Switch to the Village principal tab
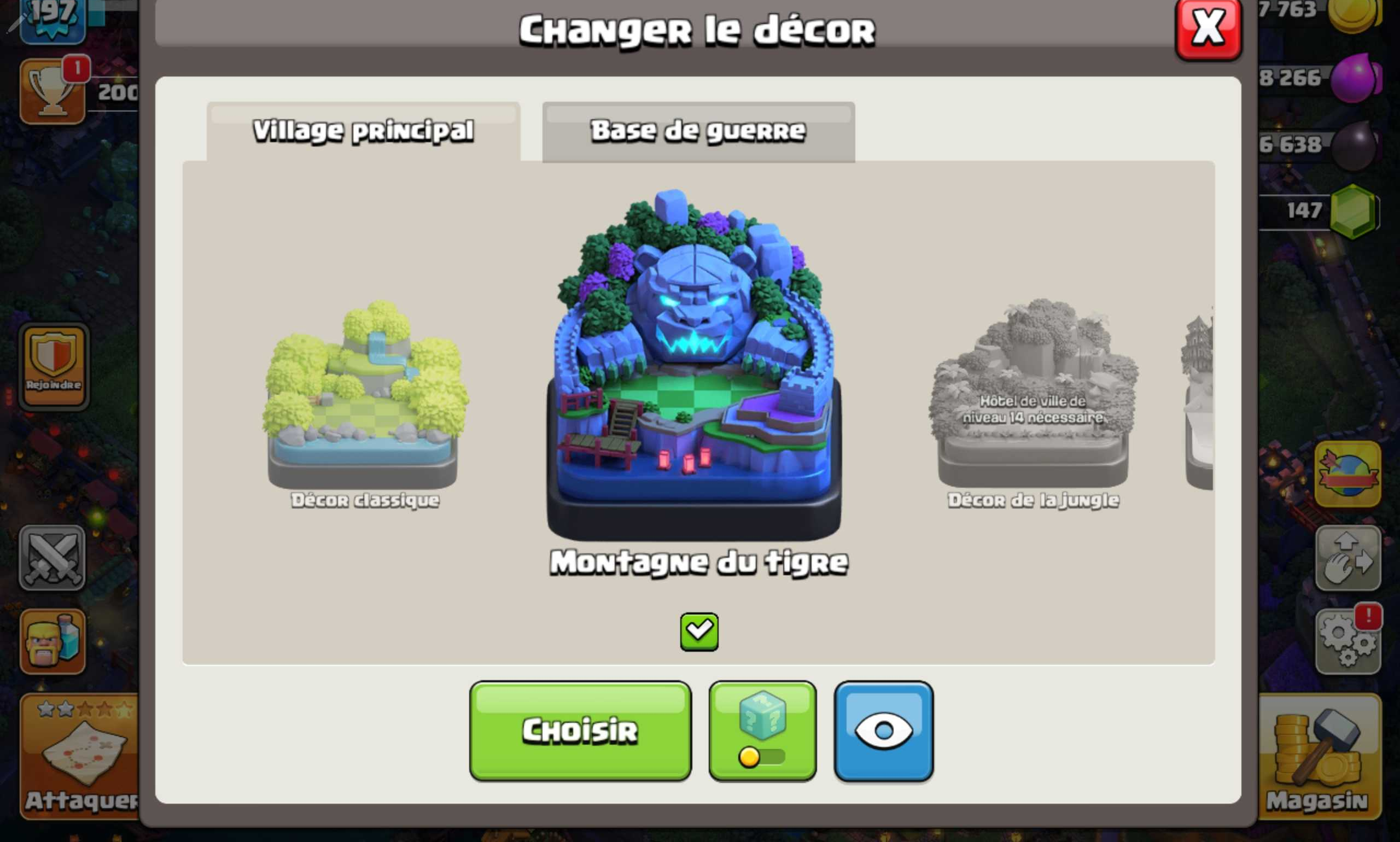 (363, 130)
